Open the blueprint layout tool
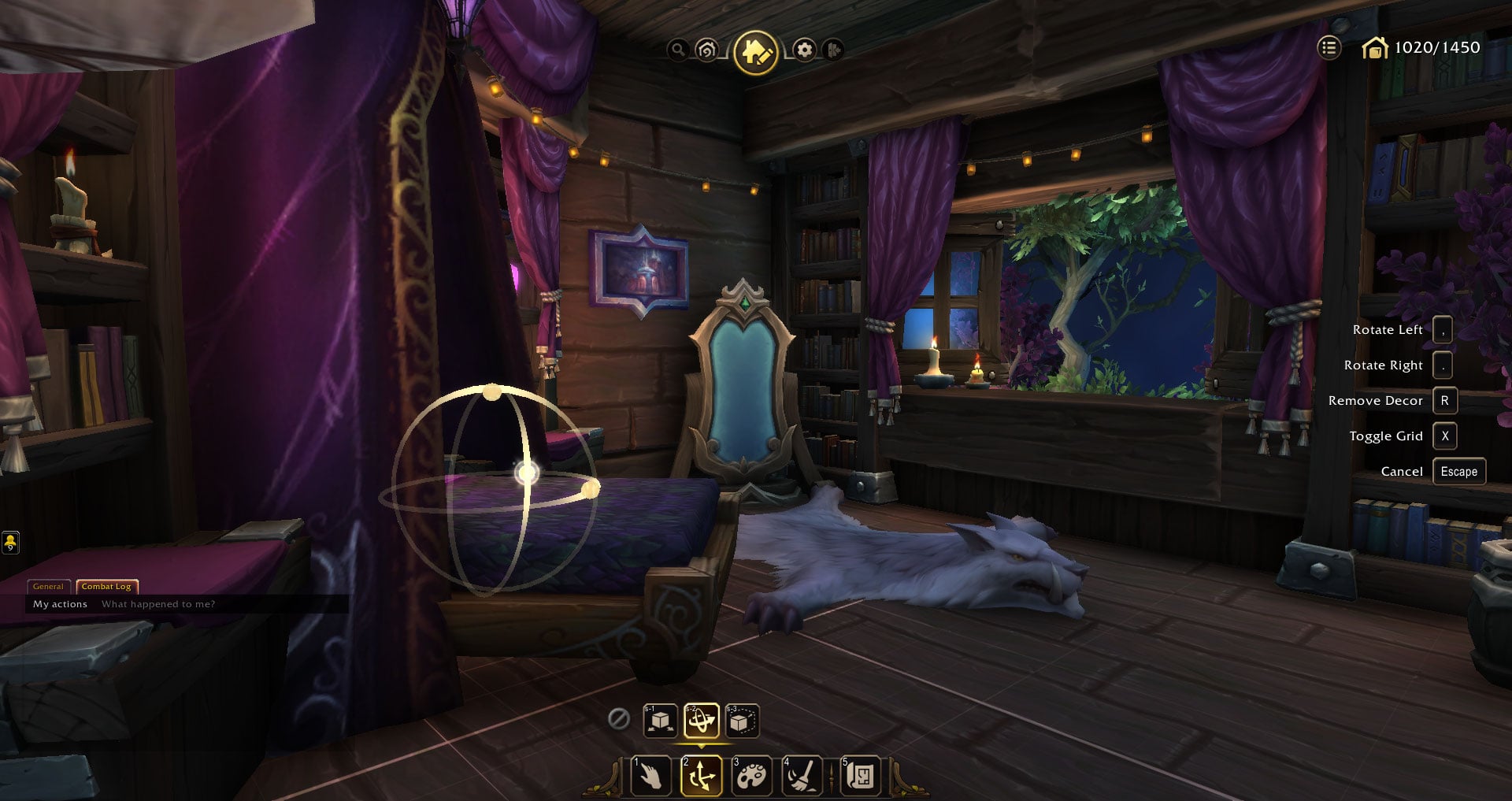Screen dimensions: 1512x801 (x=860, y=776)
